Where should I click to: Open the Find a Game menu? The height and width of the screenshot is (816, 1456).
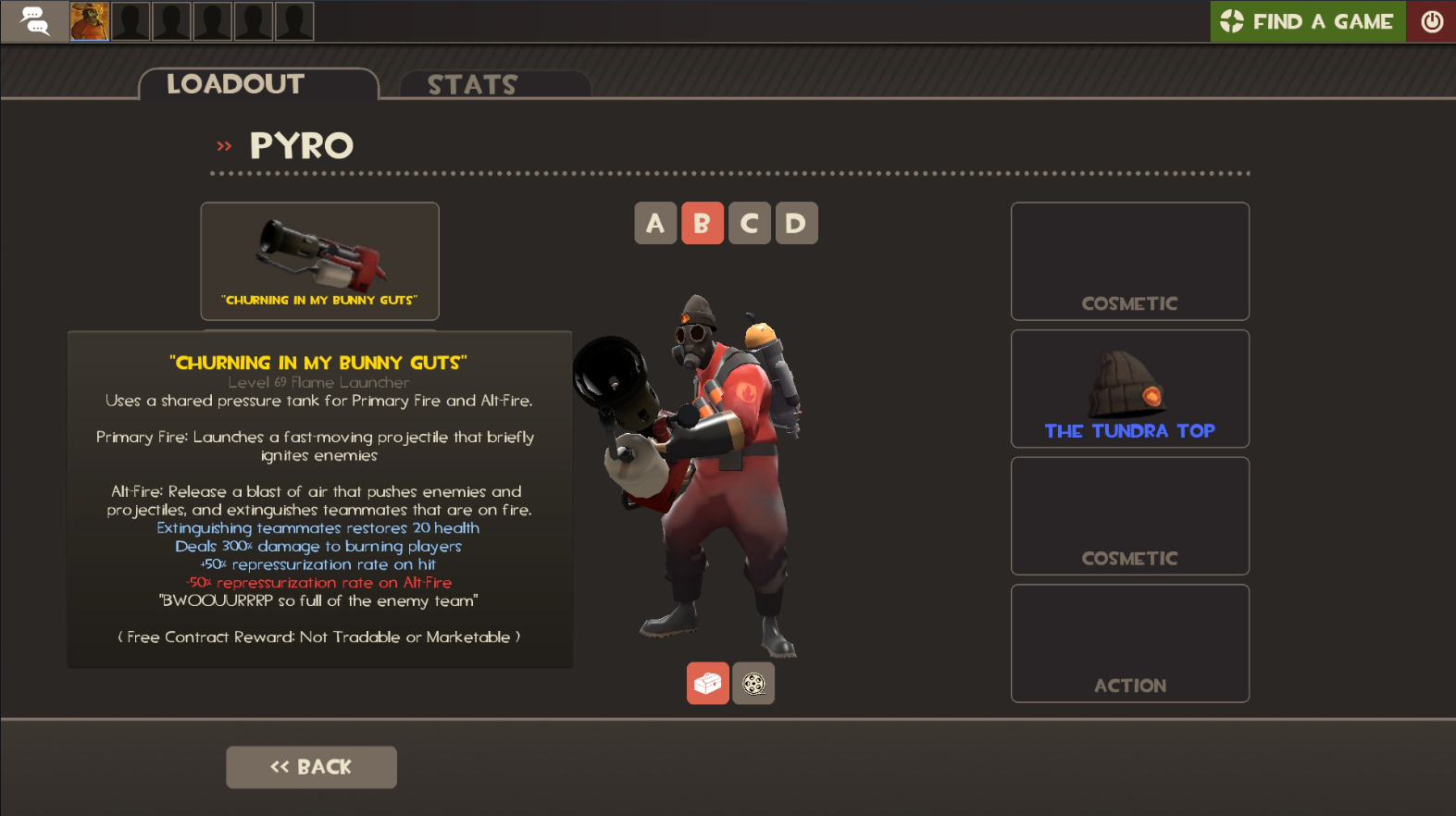pyautogui.click(x=1307, y=21)
